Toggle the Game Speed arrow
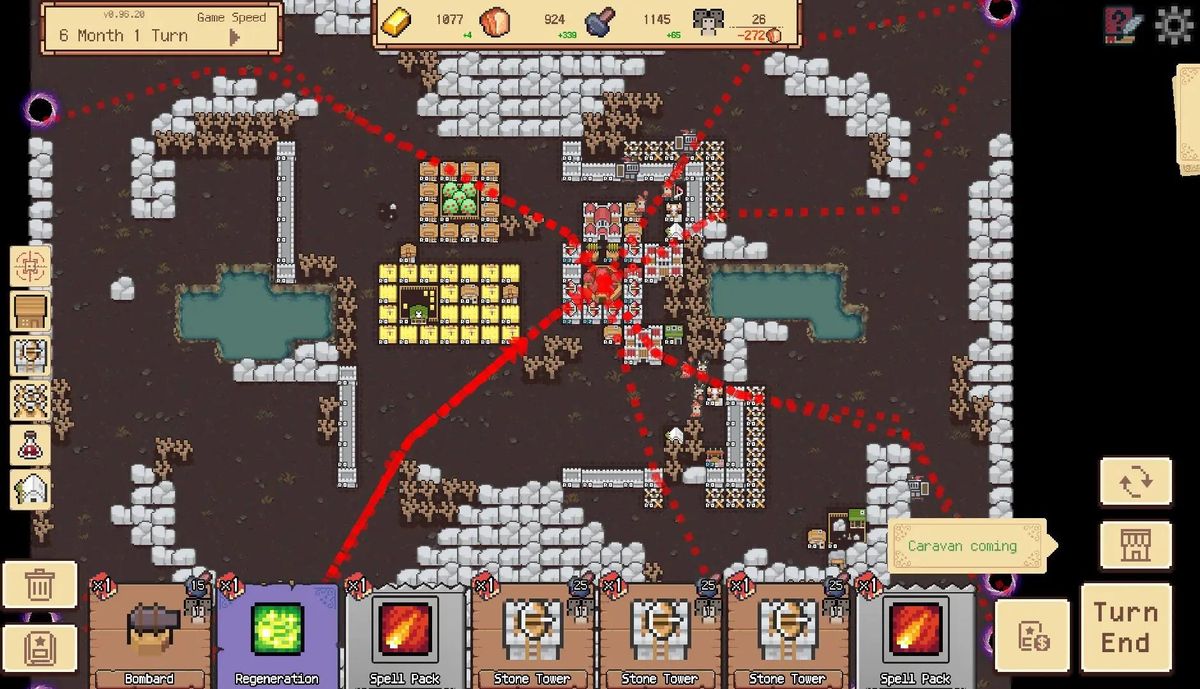1200x689 pixels. (x=235, y=37)
